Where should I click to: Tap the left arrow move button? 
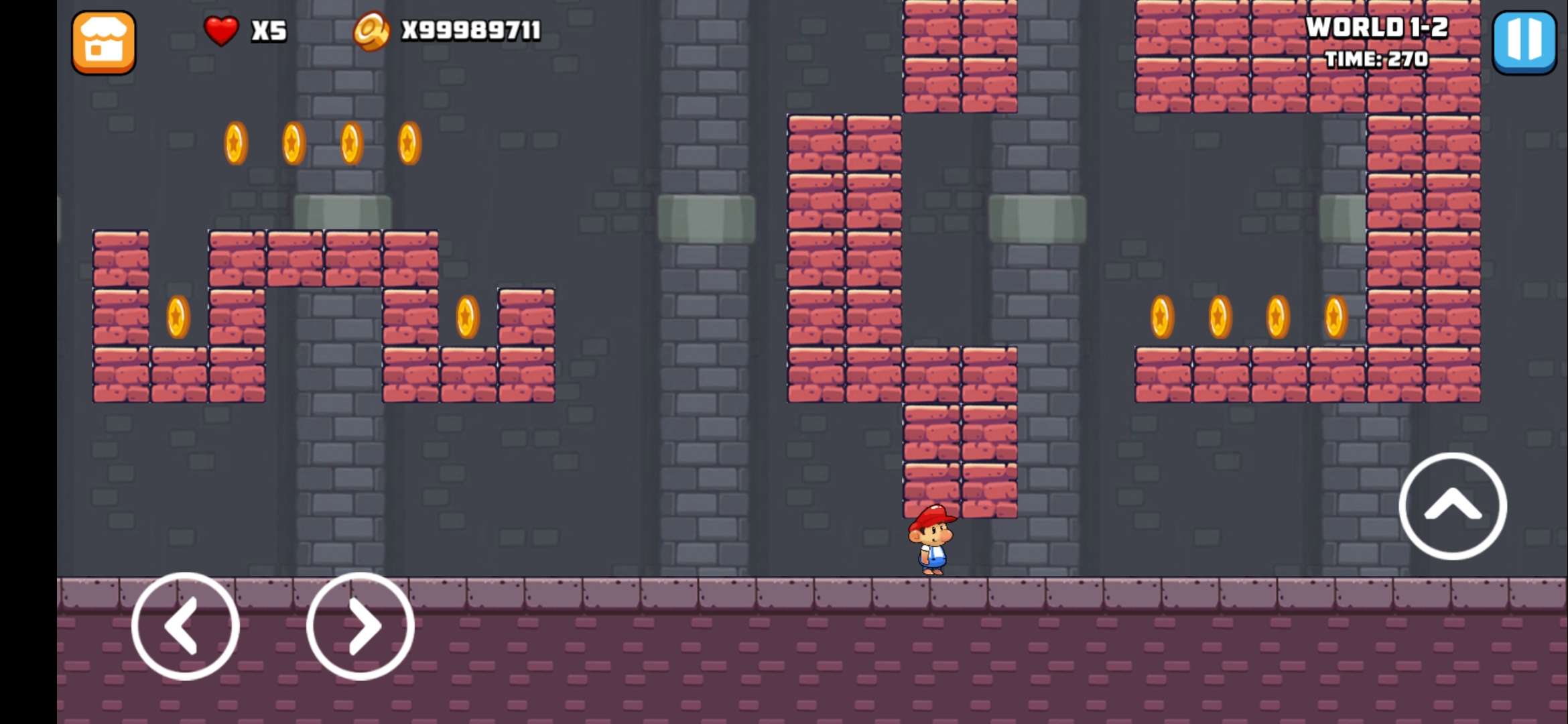tap(186, 626)
